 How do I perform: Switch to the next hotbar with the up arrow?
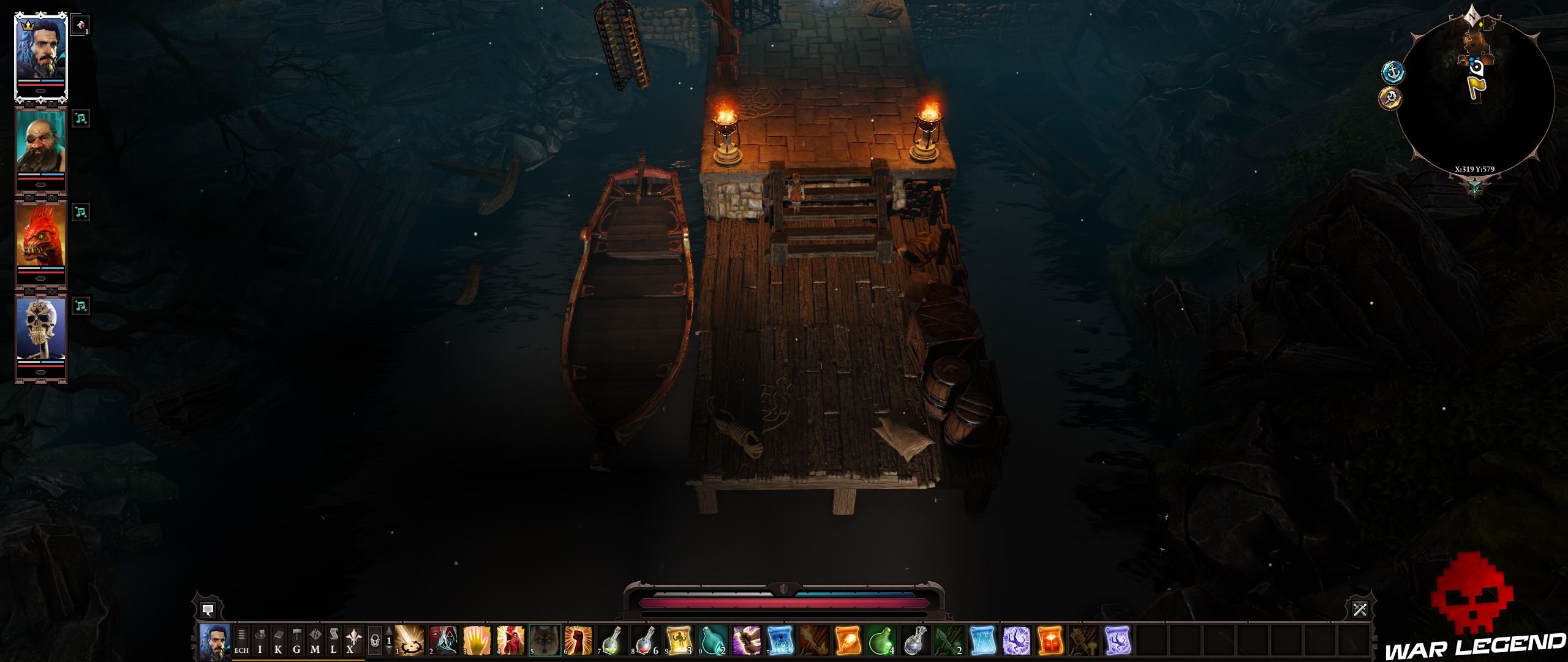pyautogui.click(x=388, y=630)
